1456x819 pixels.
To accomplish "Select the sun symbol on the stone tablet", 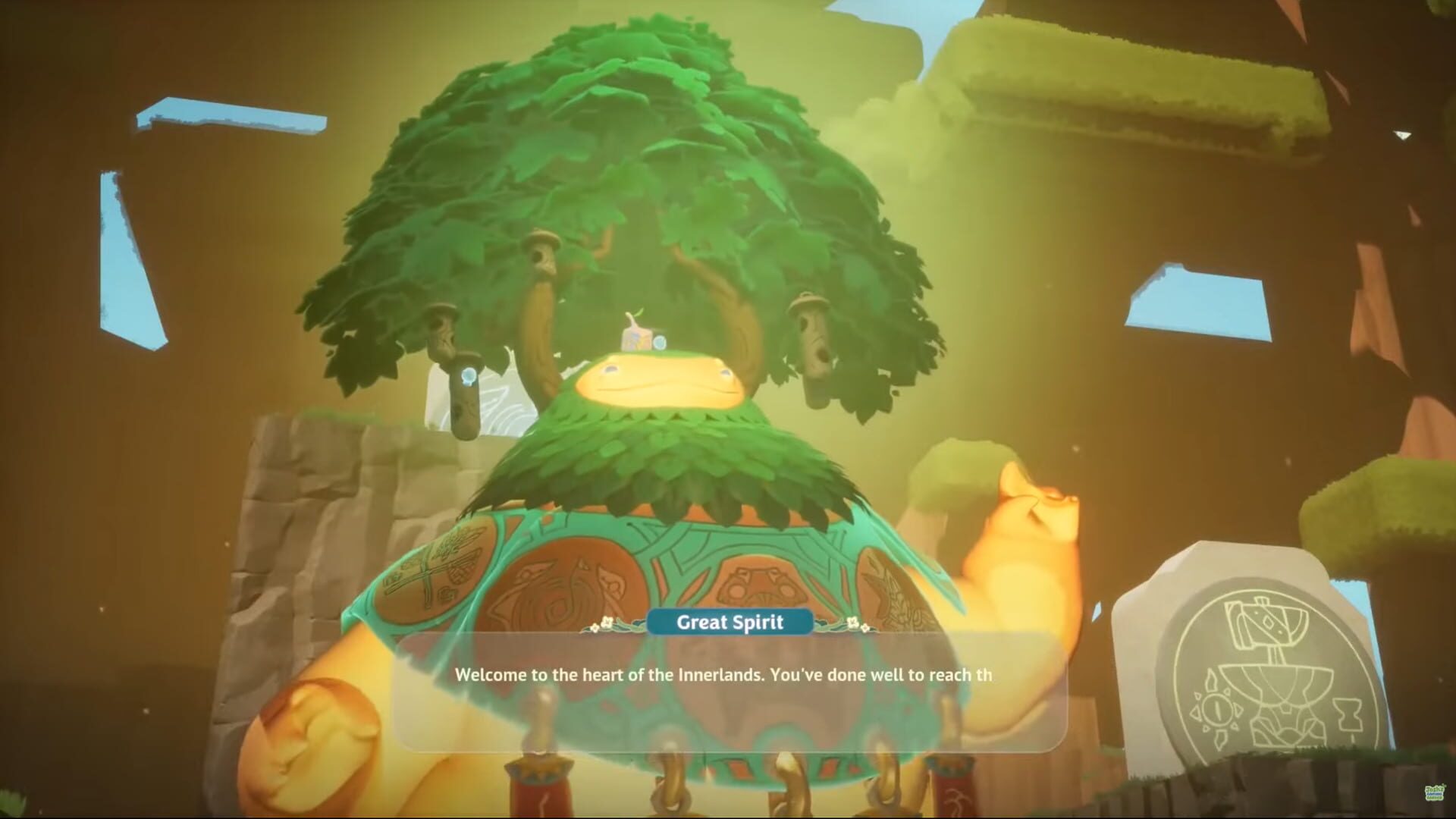I will [1217, 710].
